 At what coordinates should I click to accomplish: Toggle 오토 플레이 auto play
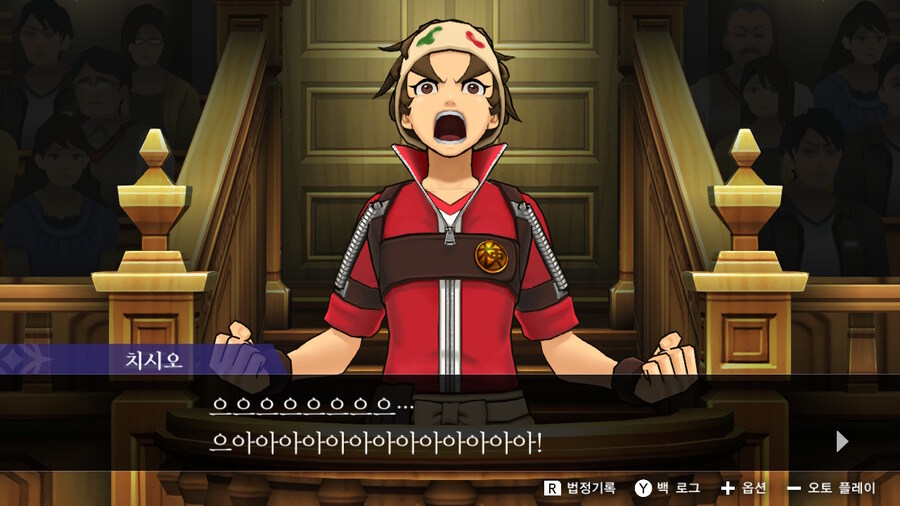pyautogui.click(x=831, y=488)
